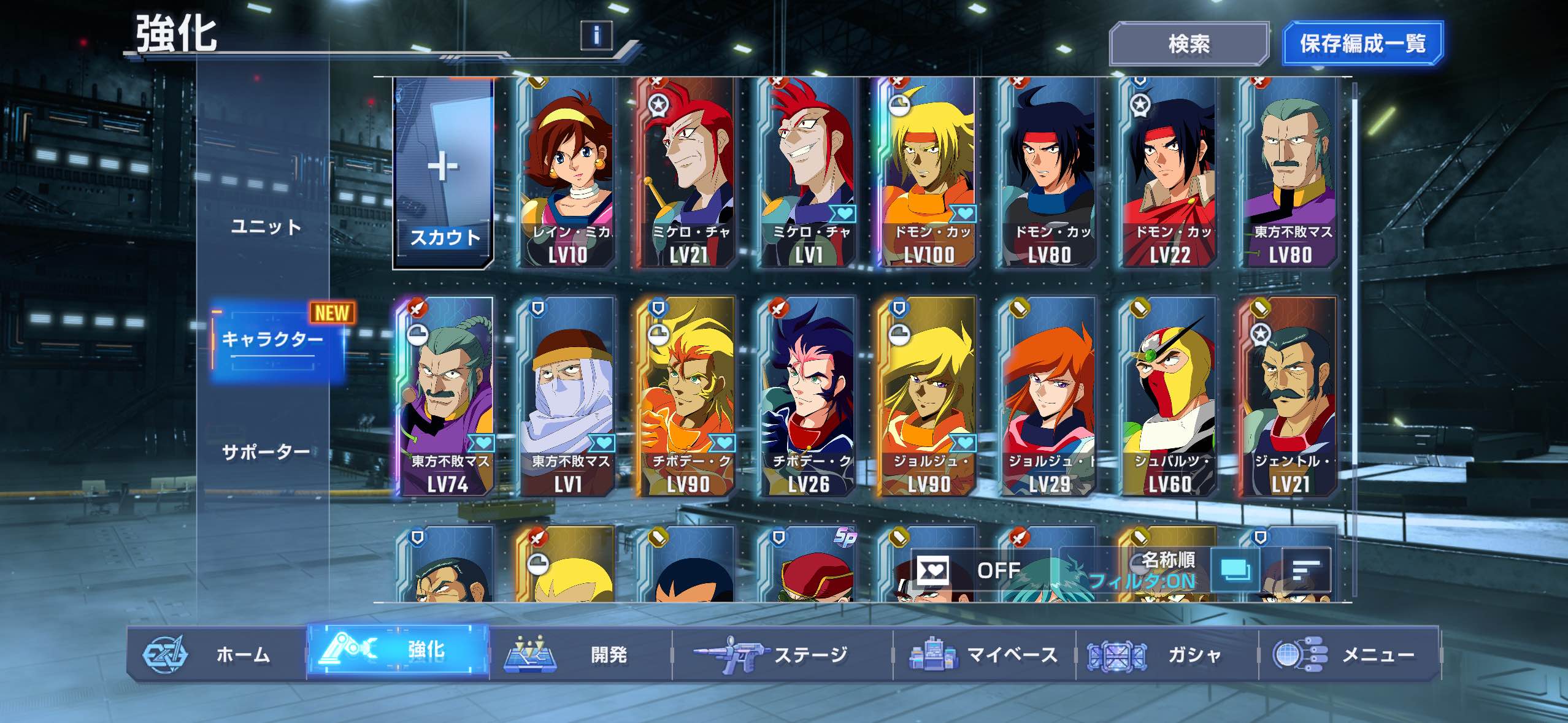Screen dimensions: 1568x723
Task: Choose the ジェントル LV21 character card
Action: (1289, 397)
